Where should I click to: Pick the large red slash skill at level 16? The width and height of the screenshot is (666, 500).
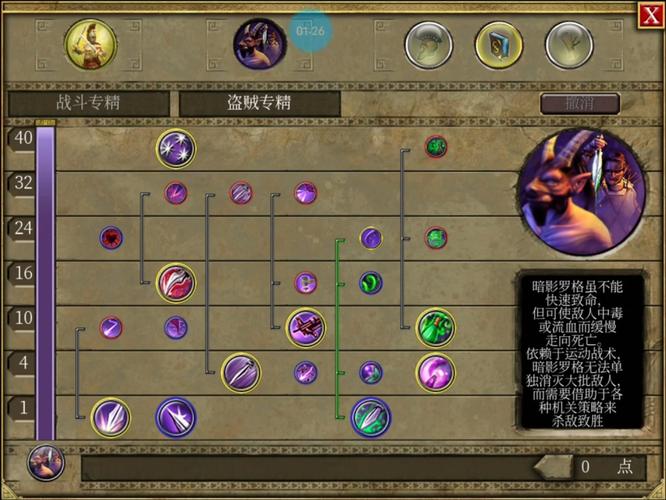175,283
